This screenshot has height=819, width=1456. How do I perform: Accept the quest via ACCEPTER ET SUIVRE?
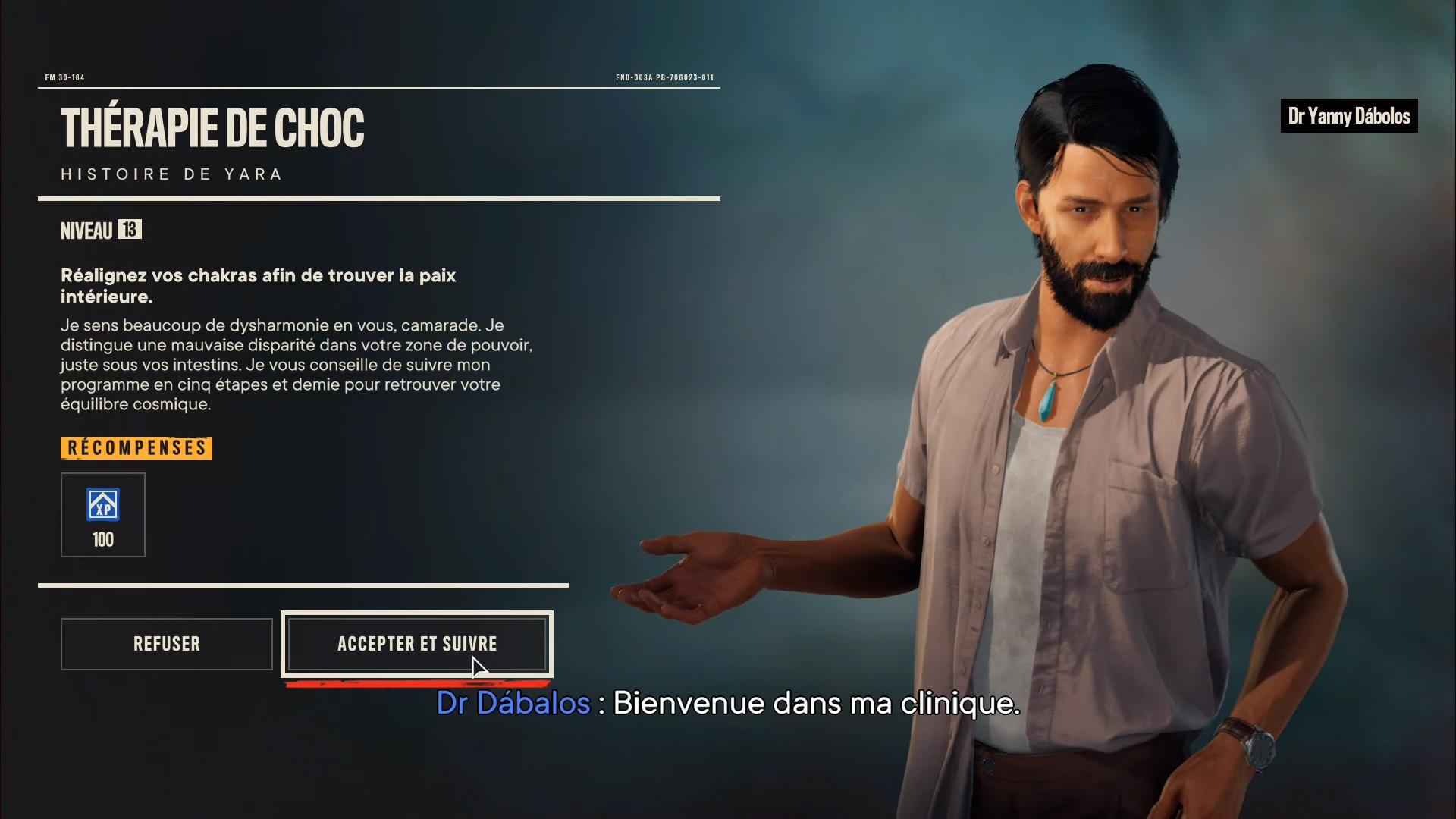(x=416, y=644)
